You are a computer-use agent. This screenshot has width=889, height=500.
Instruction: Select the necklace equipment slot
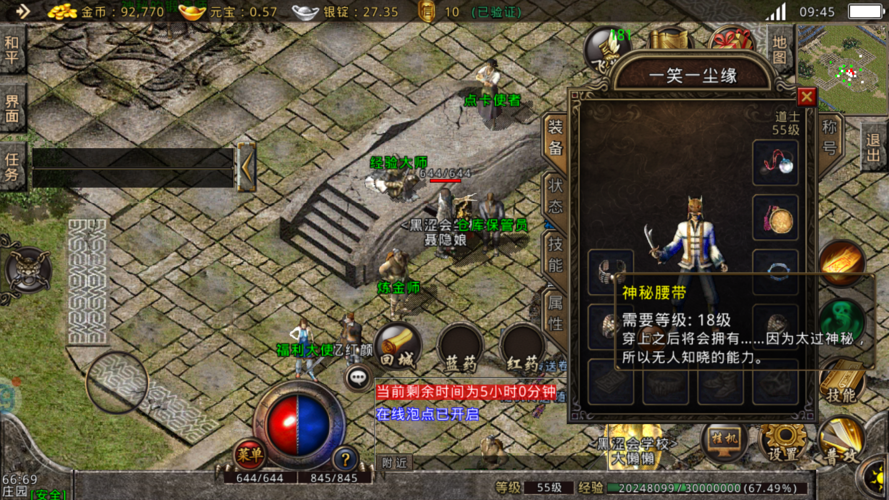tap(775, 160)
